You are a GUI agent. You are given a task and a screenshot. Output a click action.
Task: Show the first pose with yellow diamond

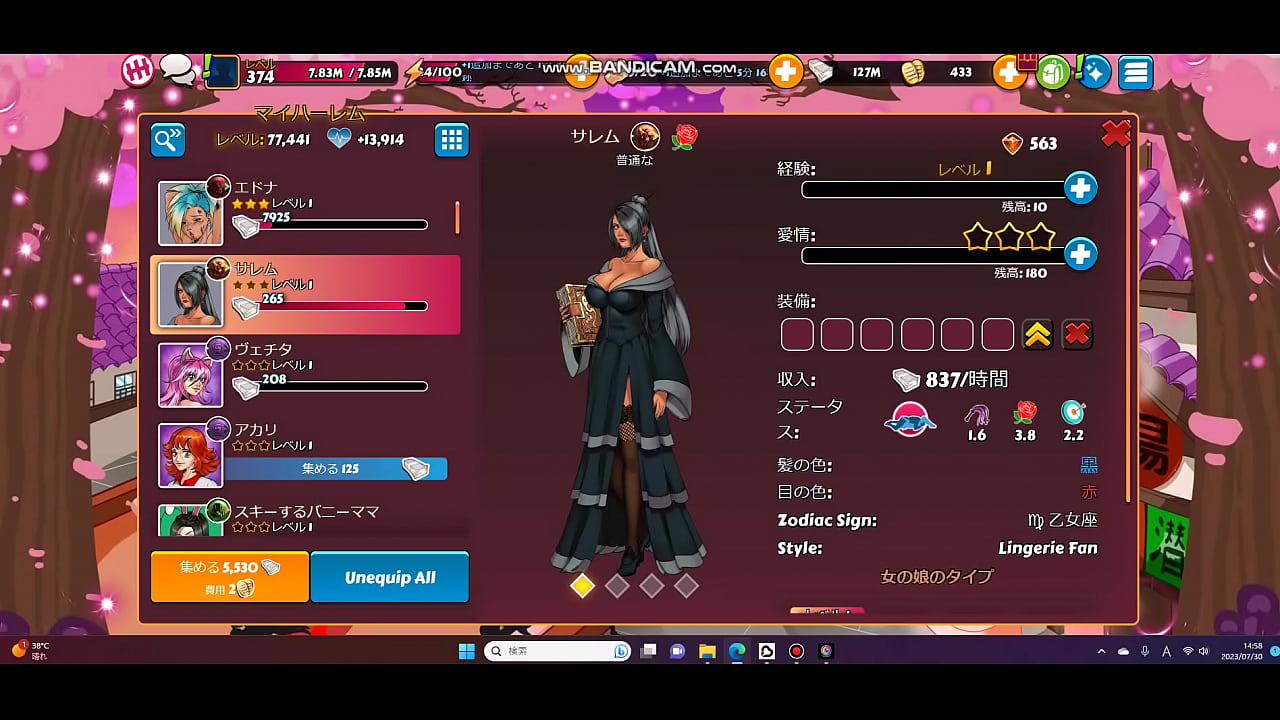pyautogui.click(x=582, y=586)
